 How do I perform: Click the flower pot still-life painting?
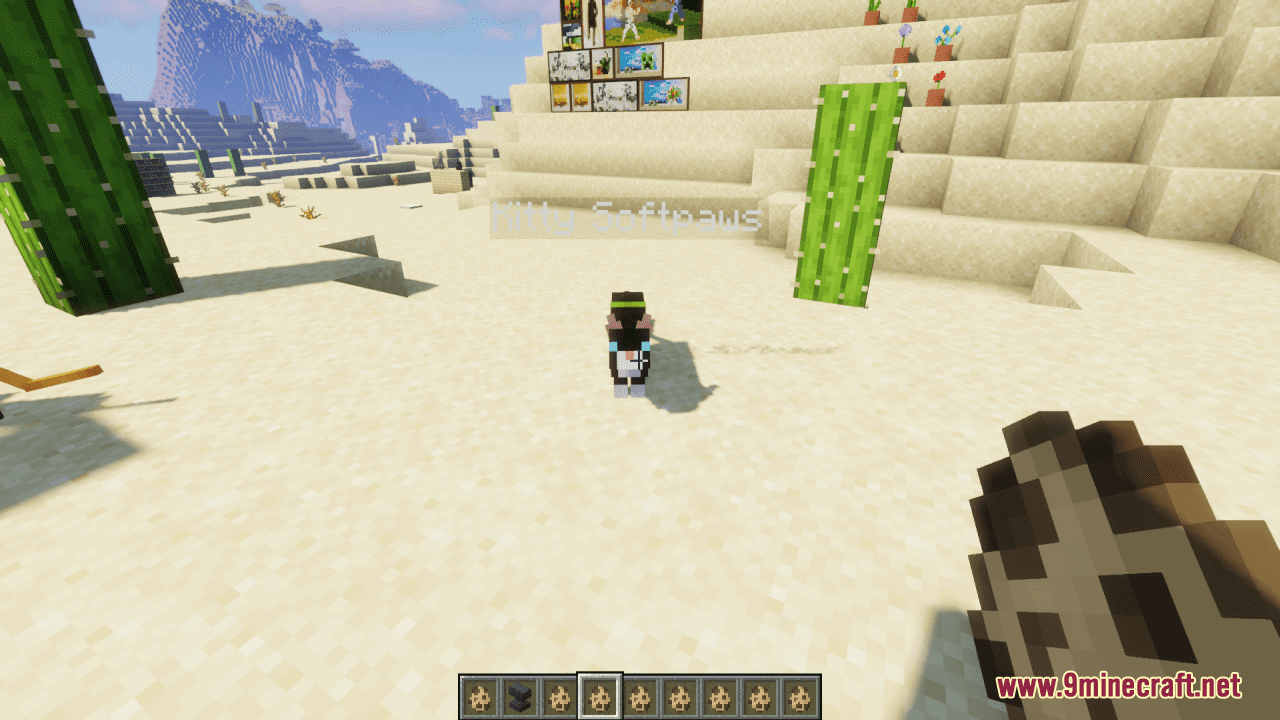click(602, 63)
